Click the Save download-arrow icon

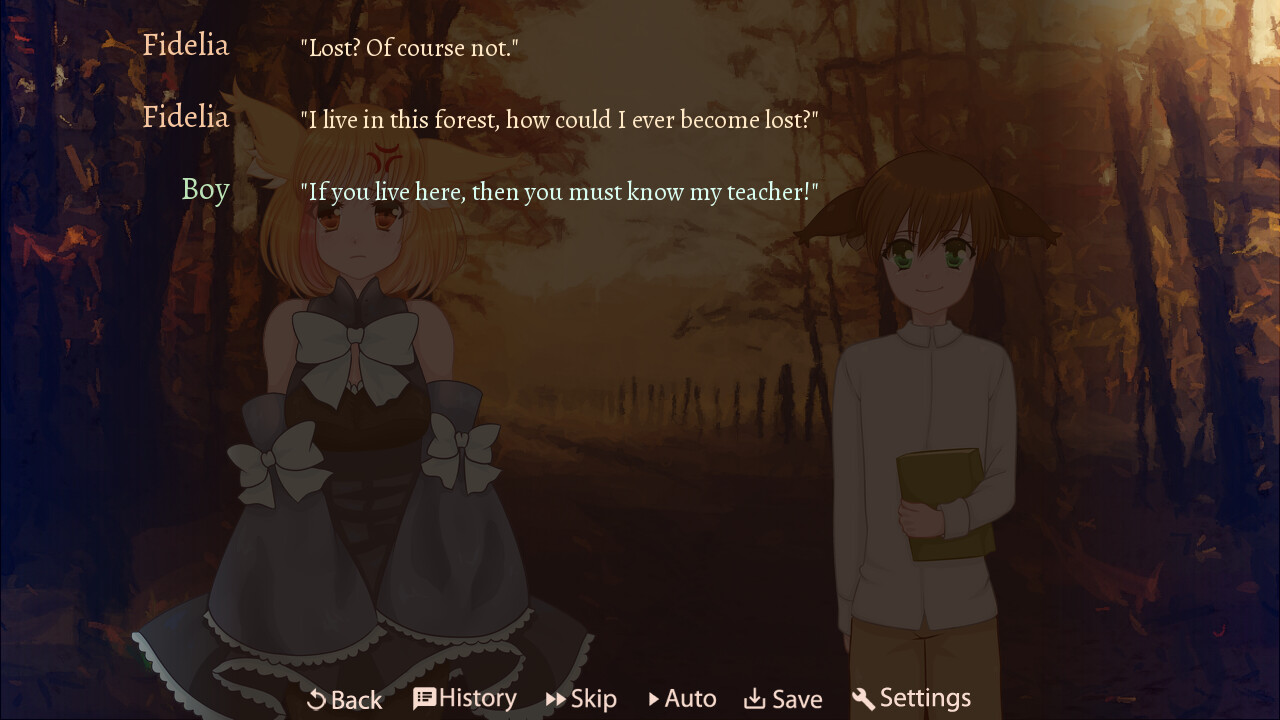[x=755, y=698]
